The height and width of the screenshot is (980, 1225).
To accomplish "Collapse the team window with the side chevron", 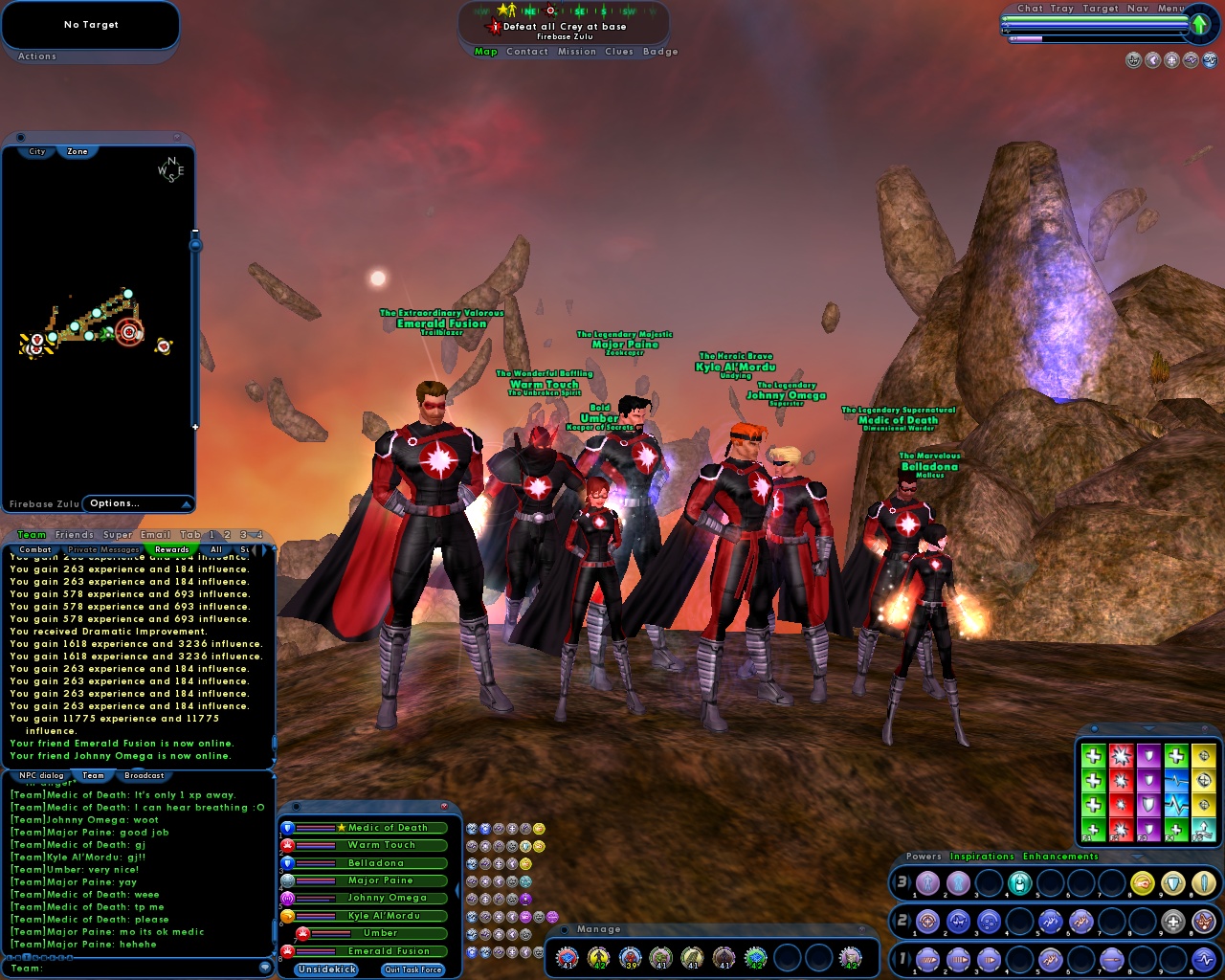I will point(457,891).
